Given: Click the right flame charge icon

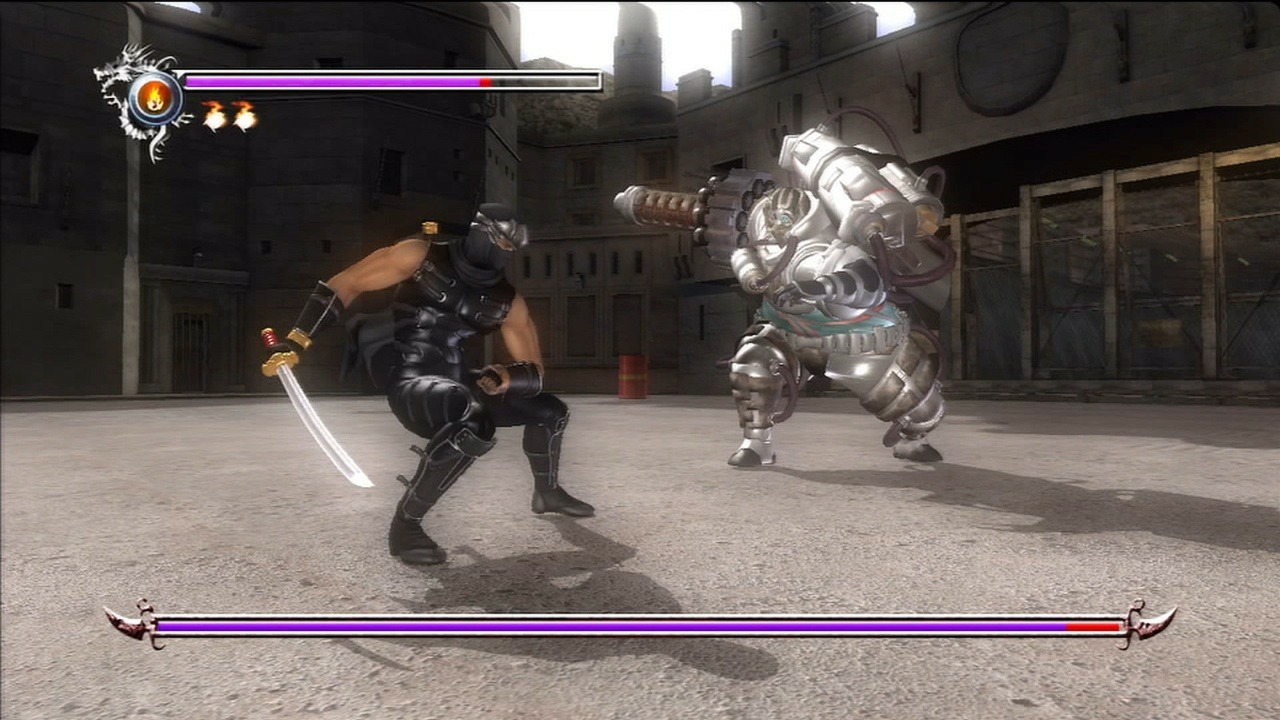Looking at the screenshot, I should [x=244, y=115].
